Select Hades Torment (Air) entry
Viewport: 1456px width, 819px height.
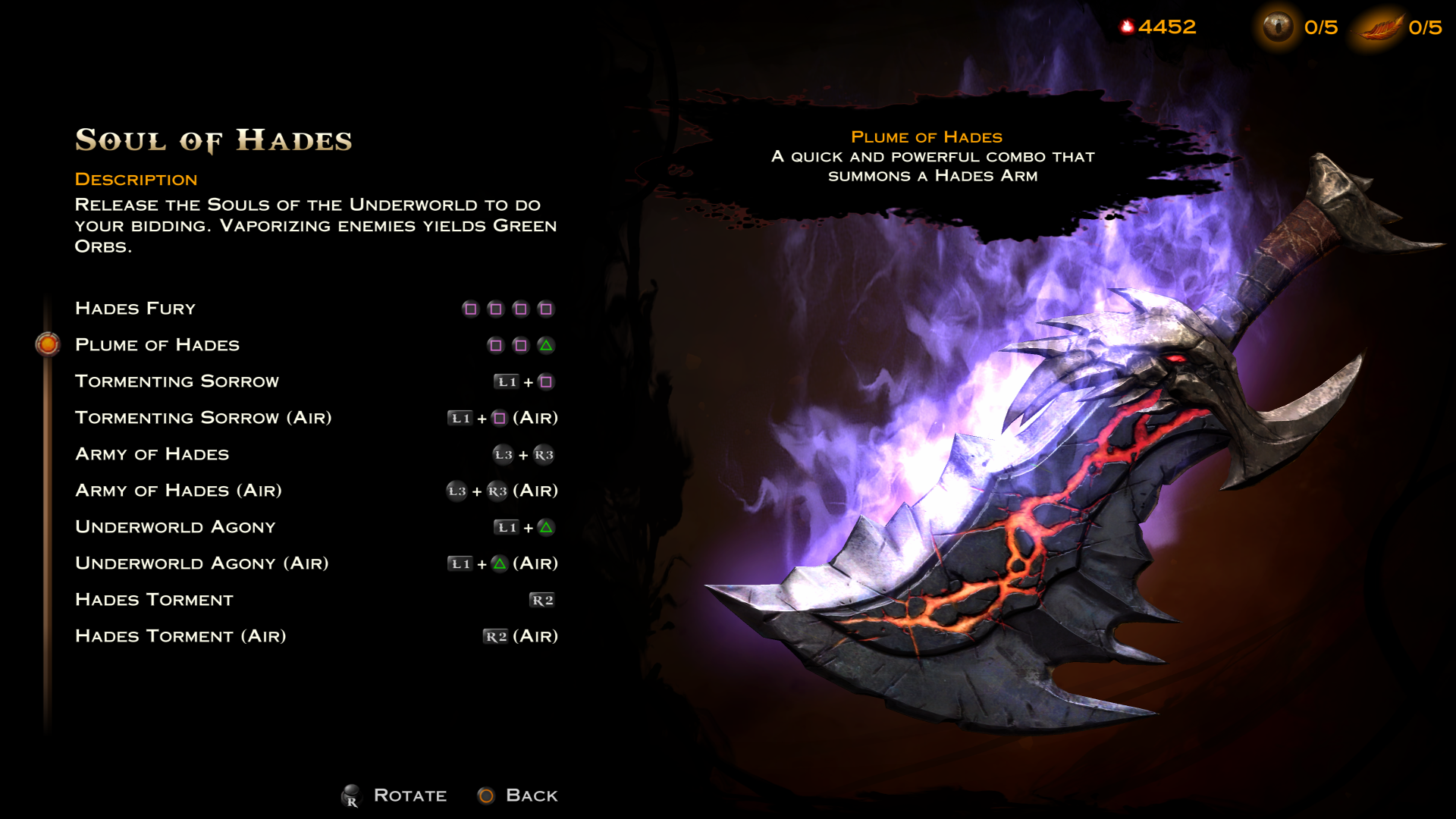coord(180,636)
